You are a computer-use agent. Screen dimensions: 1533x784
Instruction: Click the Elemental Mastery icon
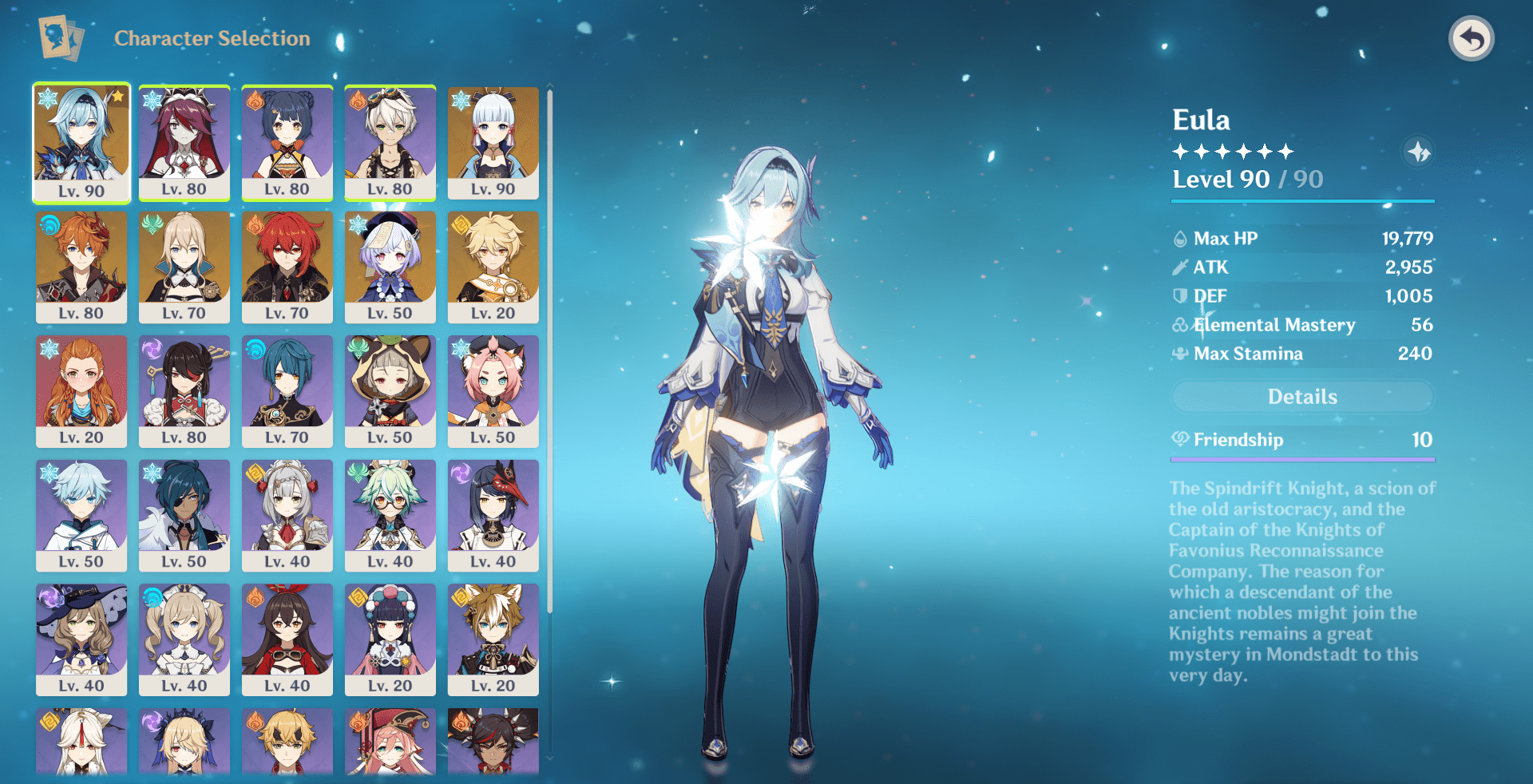pos(1179,325)
